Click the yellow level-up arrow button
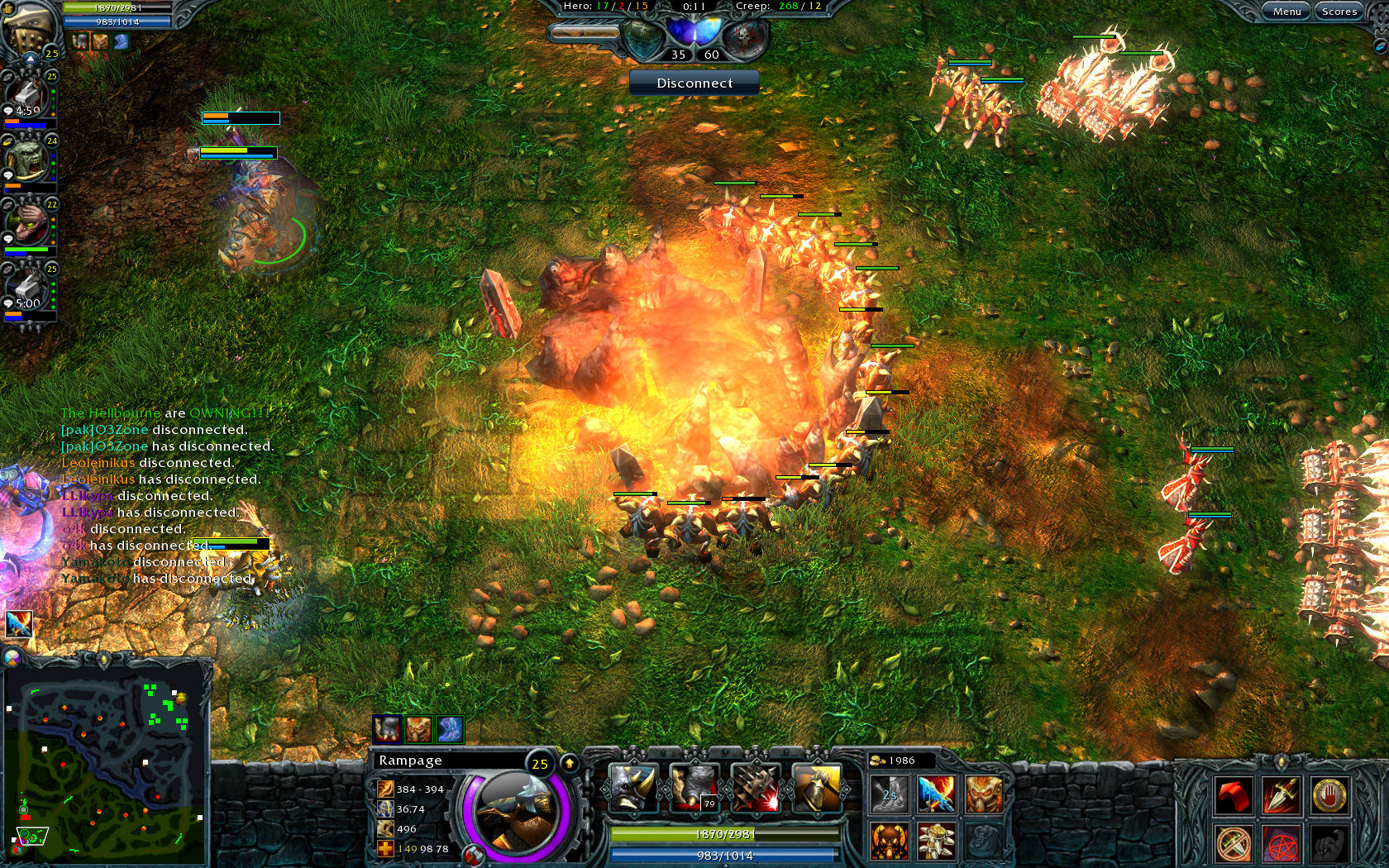 570,763
